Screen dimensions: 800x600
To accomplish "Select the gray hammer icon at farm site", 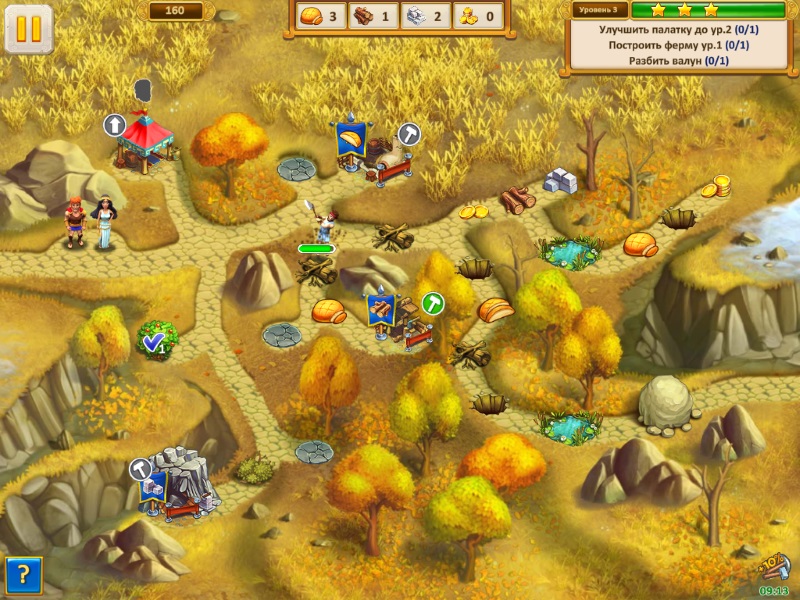I will pos(410,133).
